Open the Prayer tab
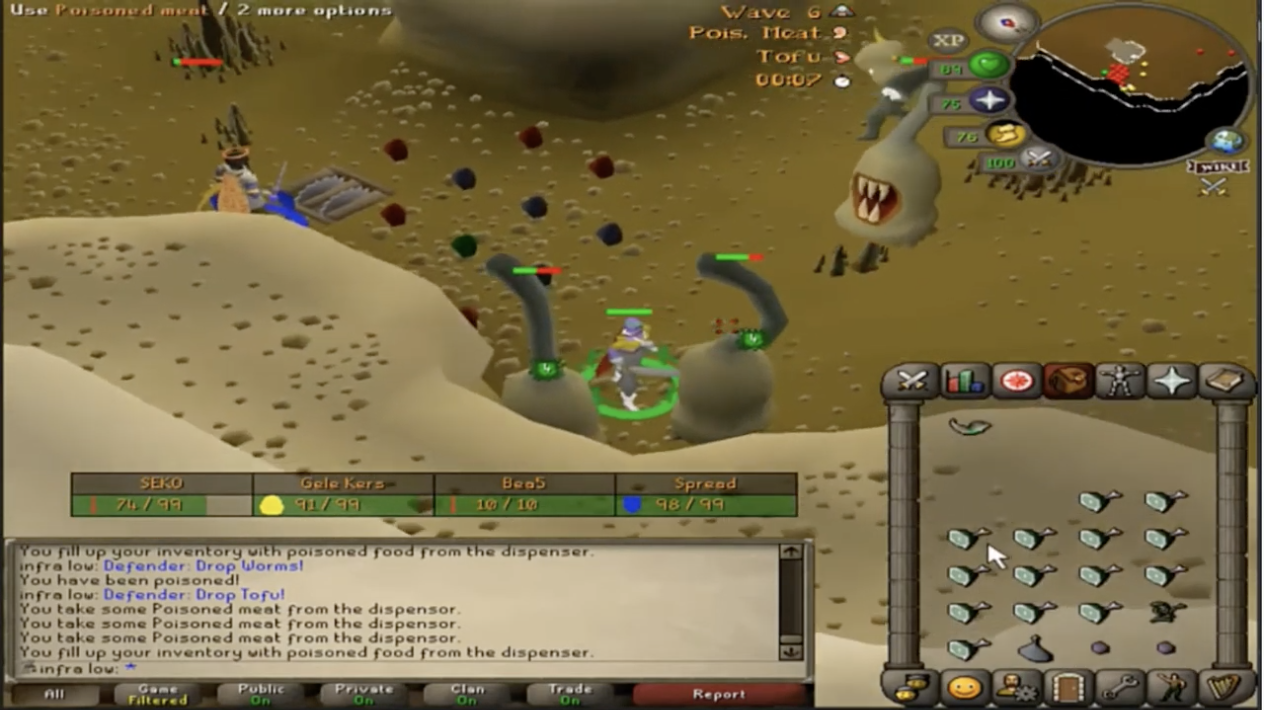Screen dimensions: 1264x710 click(x=1172, y=381)
